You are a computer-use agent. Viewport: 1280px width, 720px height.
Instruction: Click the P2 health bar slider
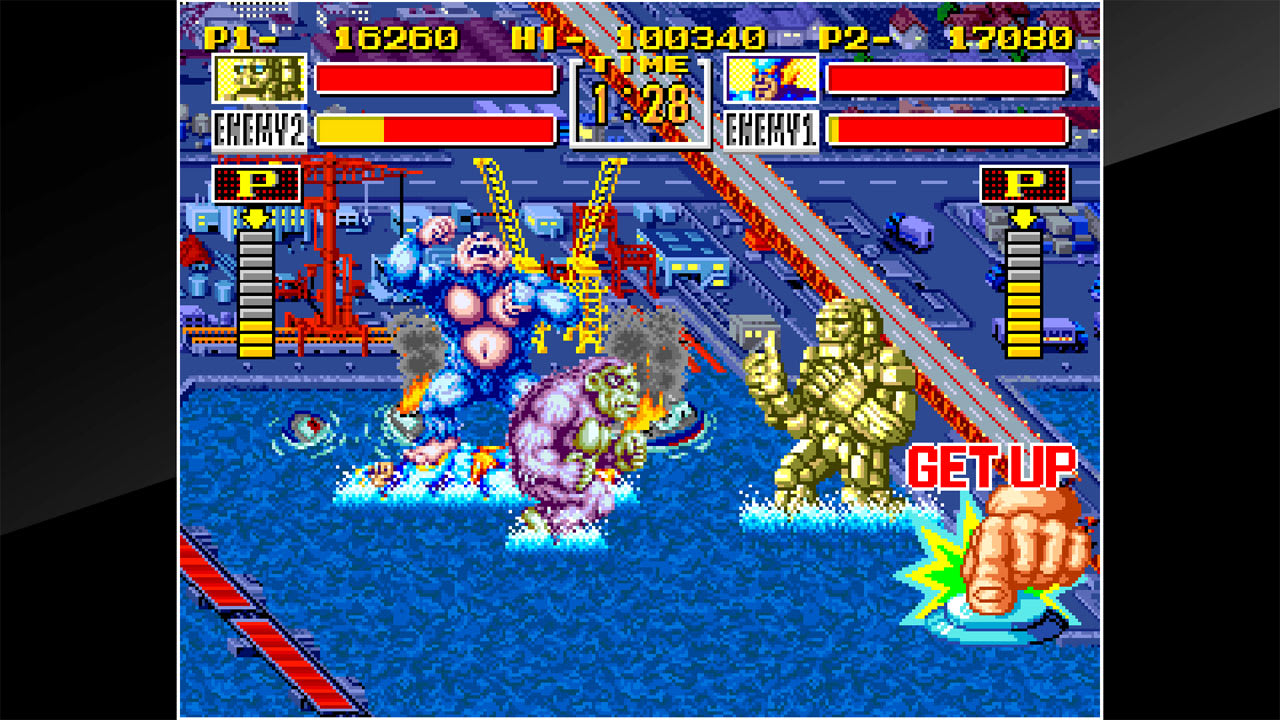point(948,77)
